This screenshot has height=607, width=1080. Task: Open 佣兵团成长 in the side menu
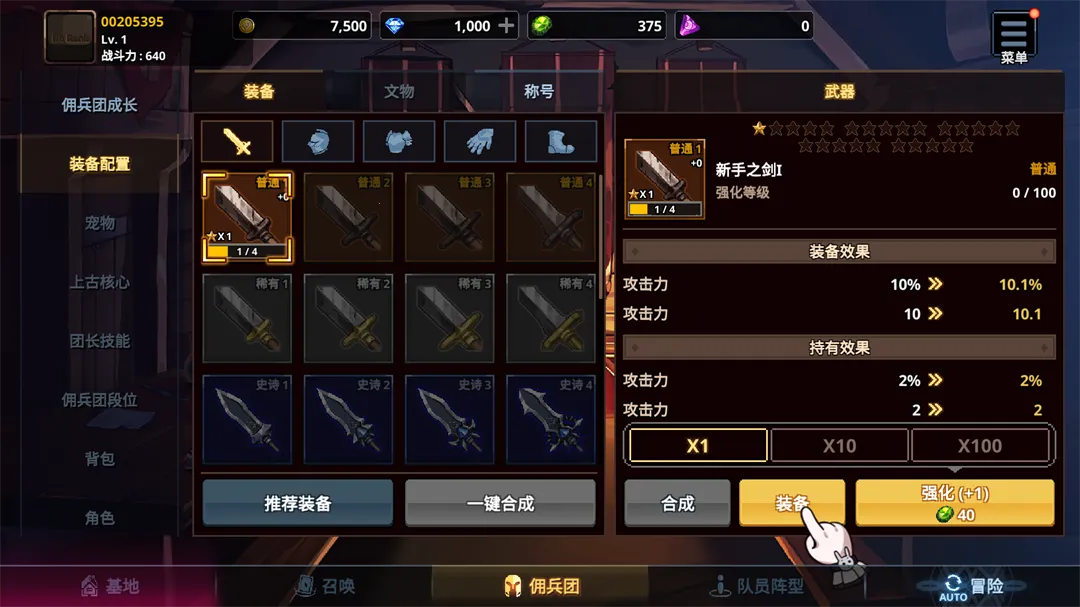click(x=99, y=105)
